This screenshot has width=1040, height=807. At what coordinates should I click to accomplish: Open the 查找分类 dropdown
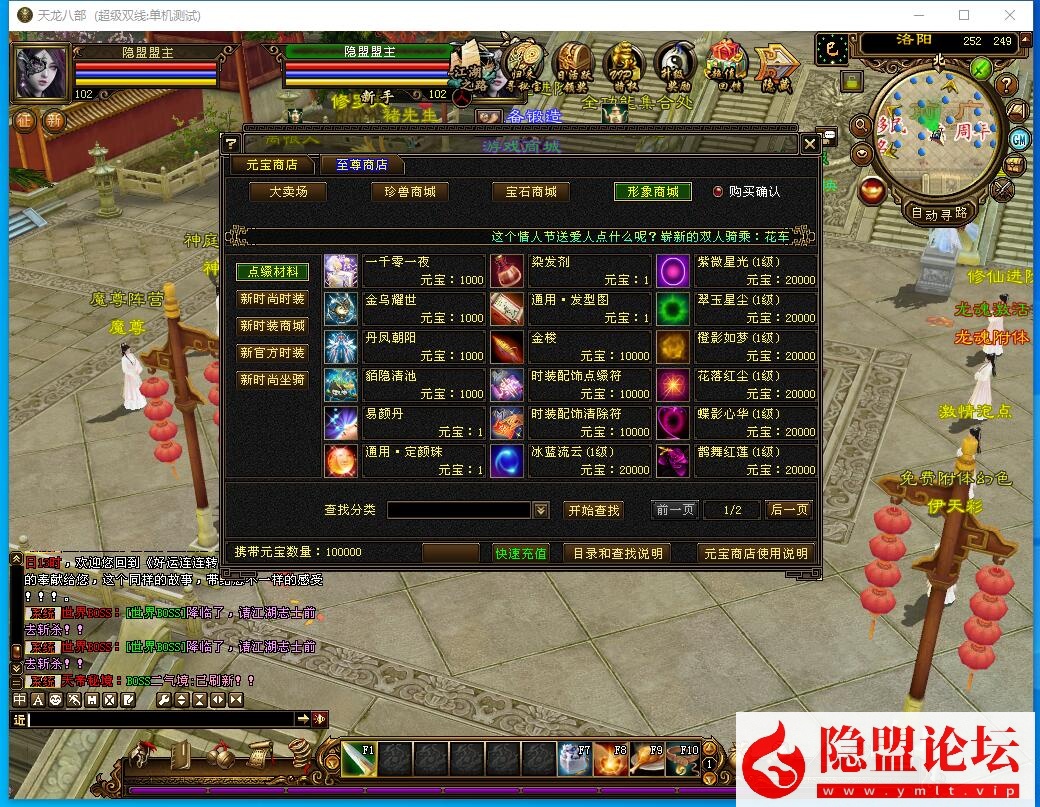541,510
